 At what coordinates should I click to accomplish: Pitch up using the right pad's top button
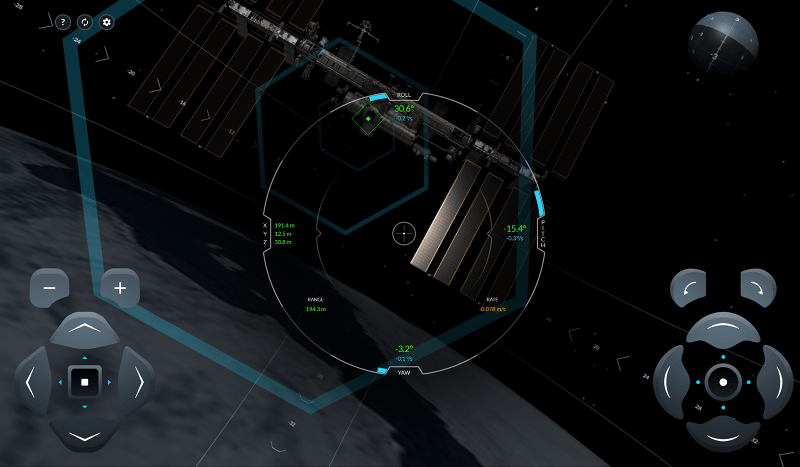click(722, 330)
